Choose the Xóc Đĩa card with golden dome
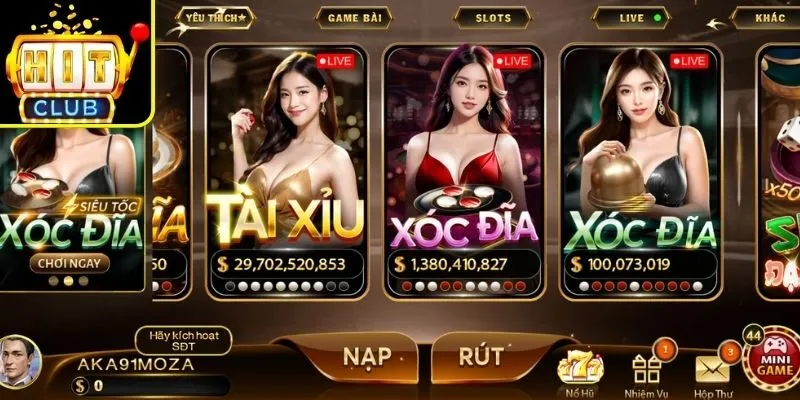Viewport: 800px width, 400px height. 640,170
